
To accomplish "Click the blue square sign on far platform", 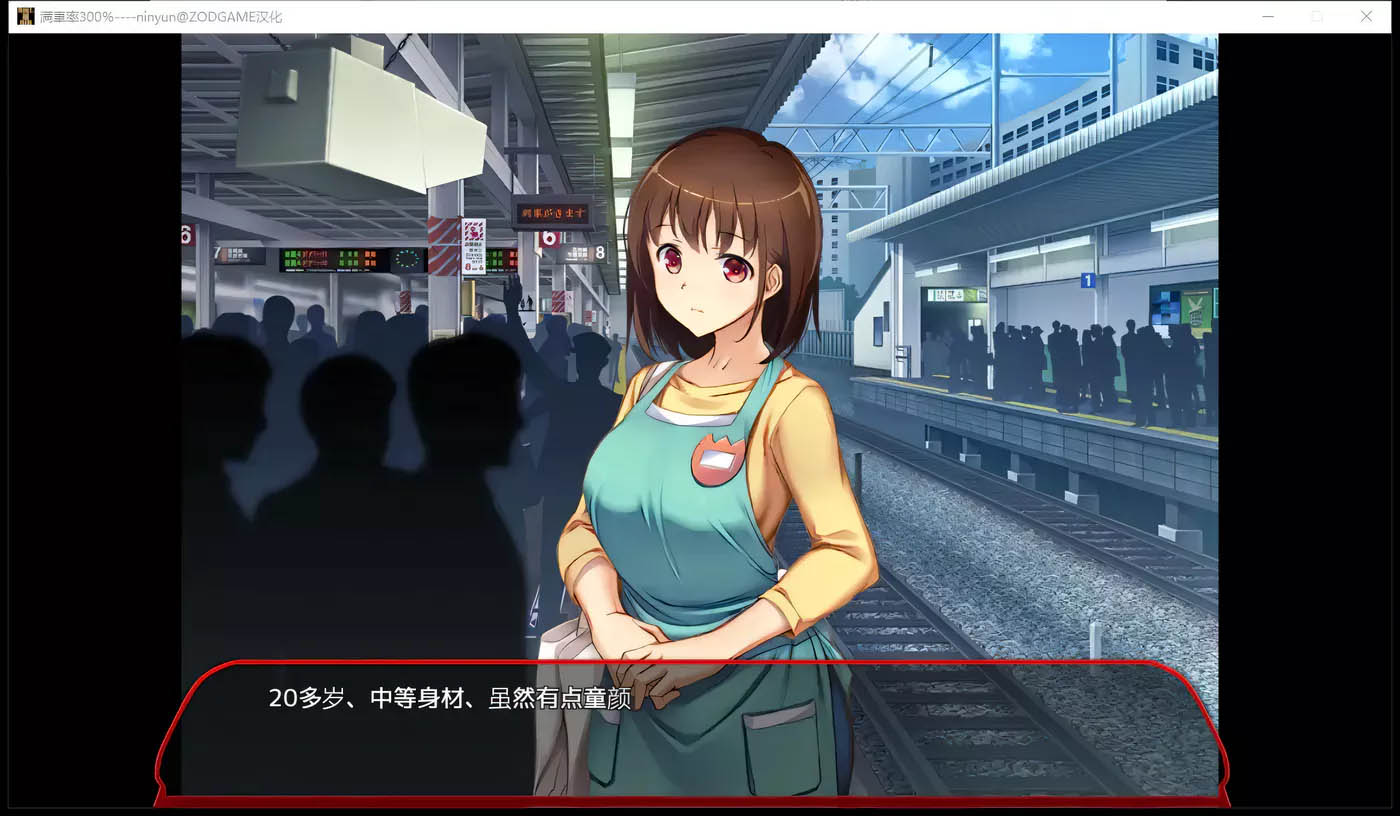I will coord(1086,279).
